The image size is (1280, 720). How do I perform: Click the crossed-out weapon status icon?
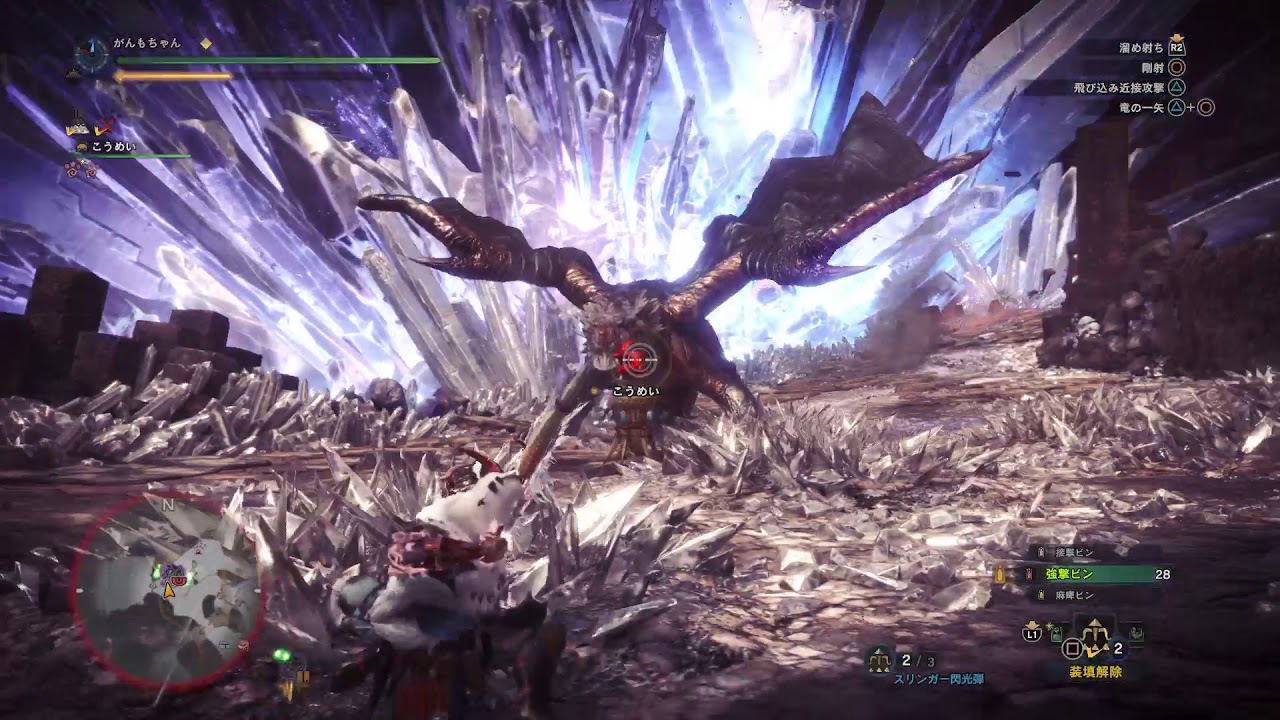tap(104, 128)
